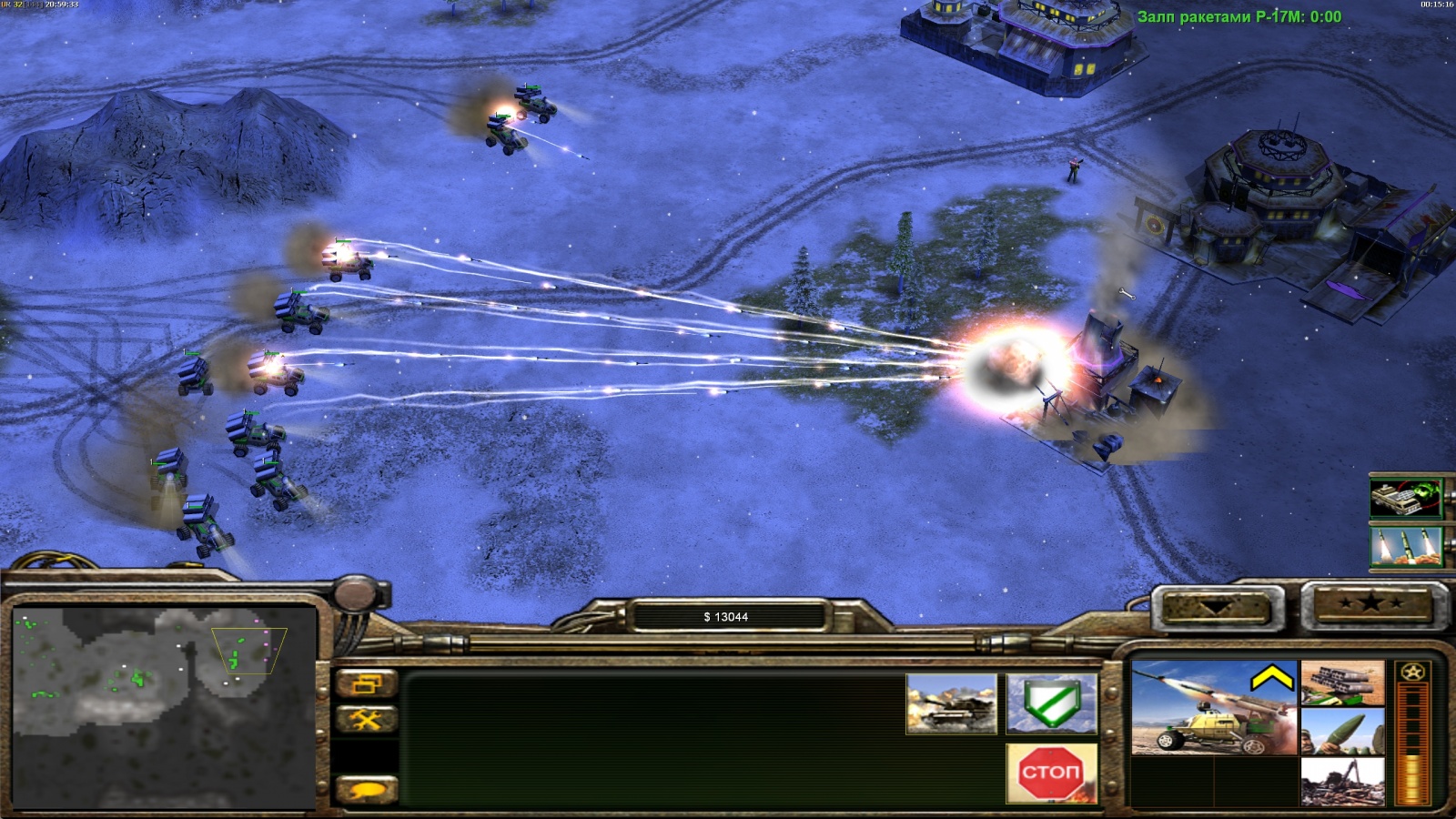Launch the three-rocket missile salvo power
Screen dimensions: 1456x819
point(1406,547)
